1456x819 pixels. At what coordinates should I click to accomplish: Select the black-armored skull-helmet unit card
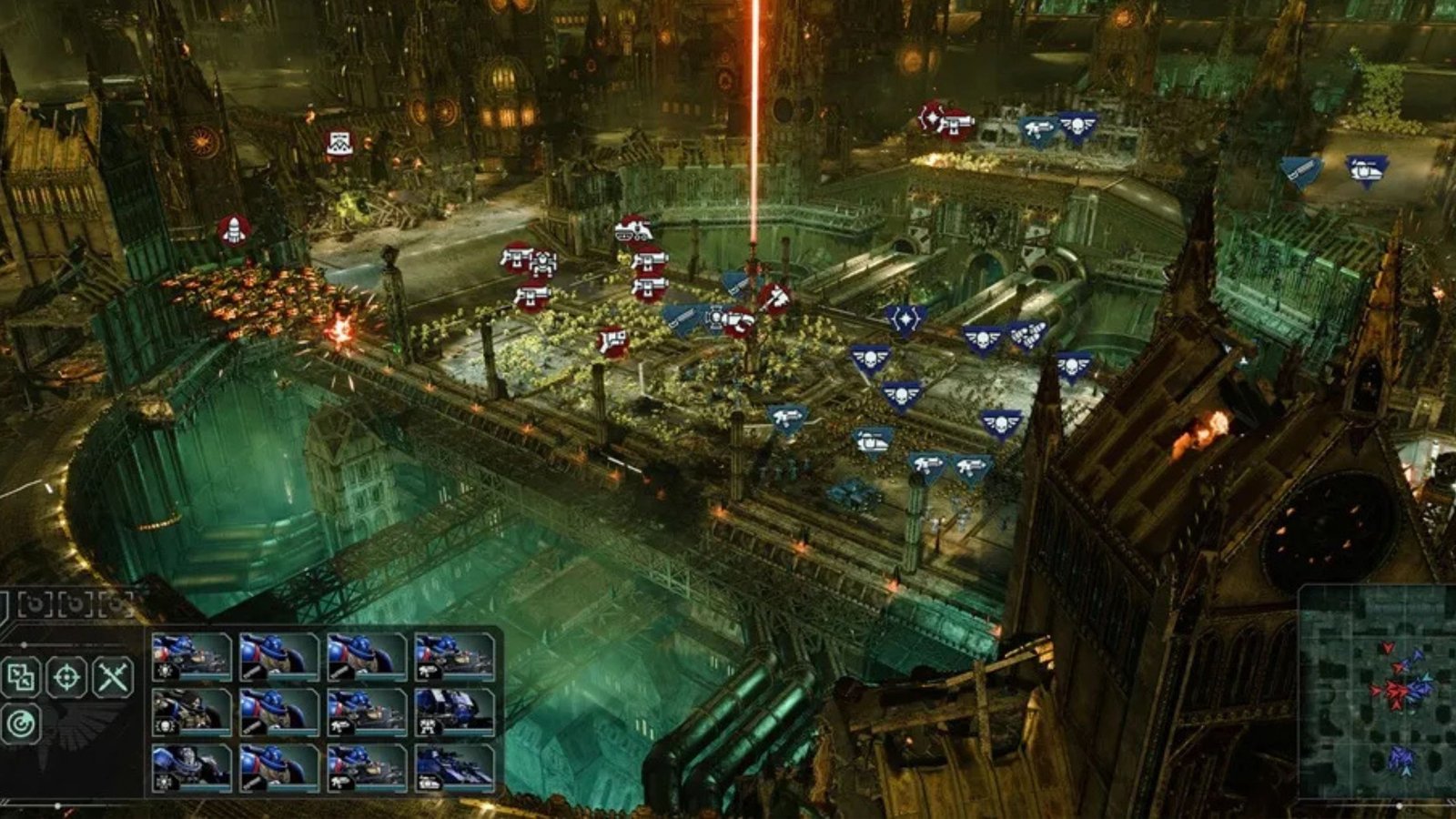tap(191, 712)
